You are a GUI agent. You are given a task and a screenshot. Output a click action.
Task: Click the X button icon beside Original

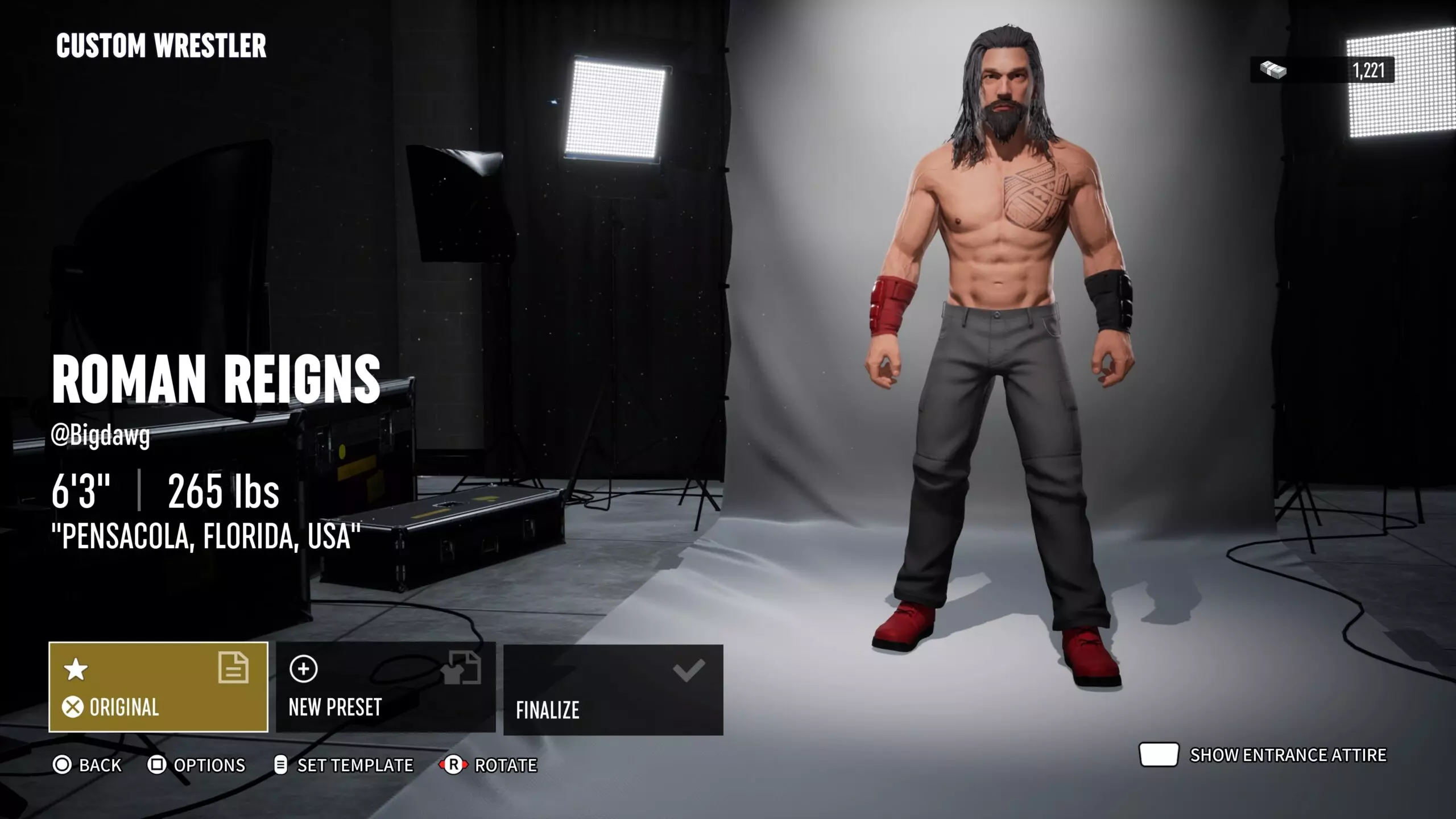tap(72, 708)
